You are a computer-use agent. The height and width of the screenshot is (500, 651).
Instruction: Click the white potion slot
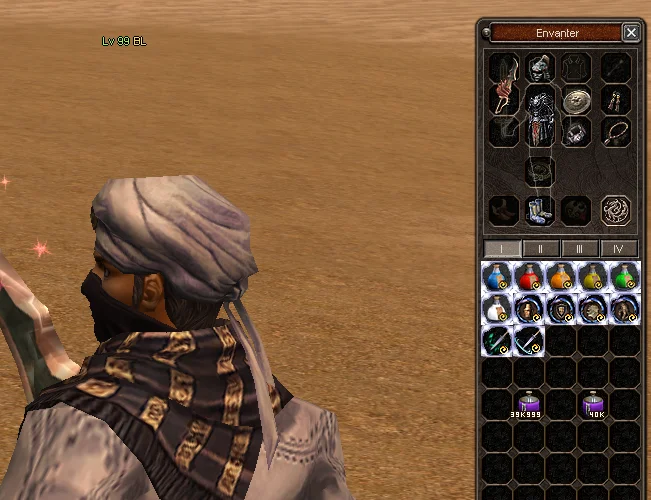click(x=497, y=308)
